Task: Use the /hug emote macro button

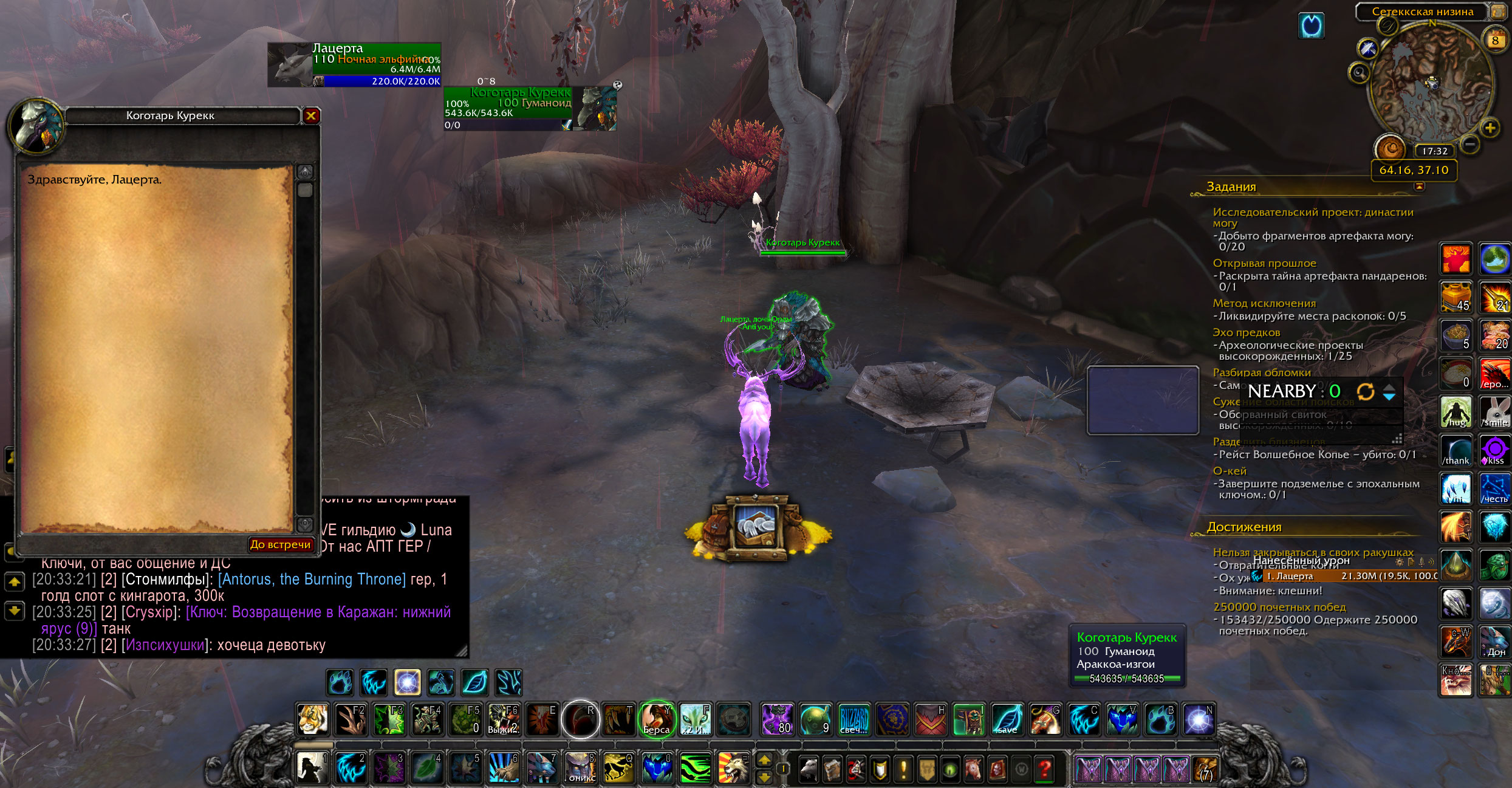Action: coord(1456,412)
